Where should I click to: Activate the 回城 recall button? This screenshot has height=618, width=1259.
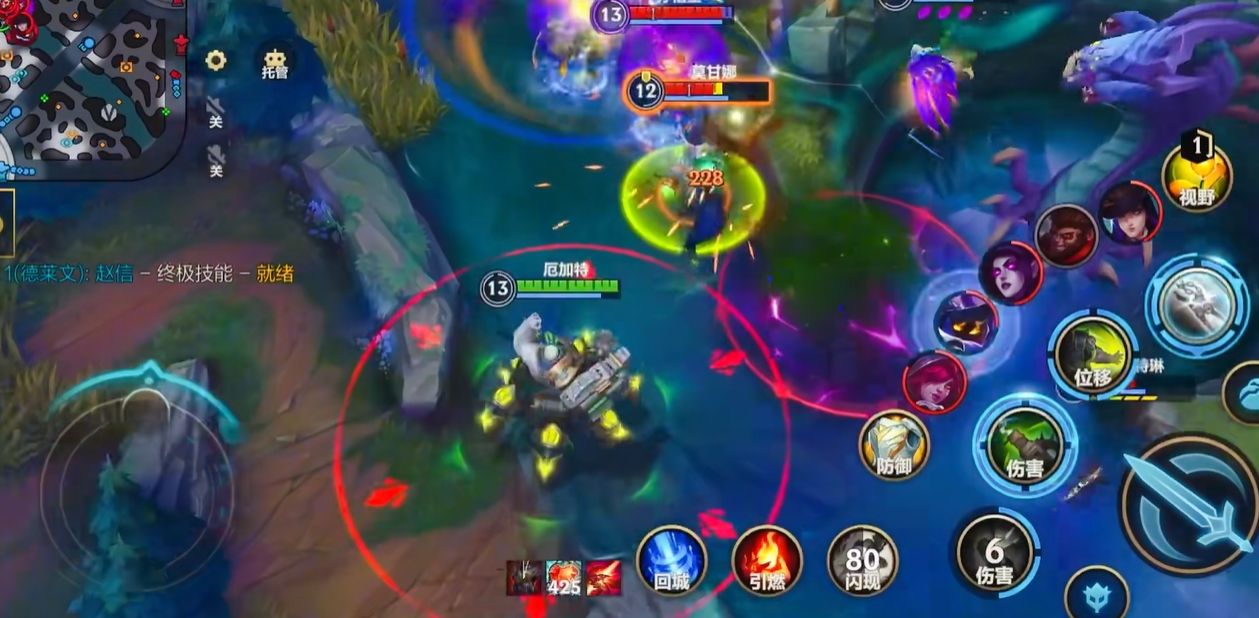pos(671,560)
